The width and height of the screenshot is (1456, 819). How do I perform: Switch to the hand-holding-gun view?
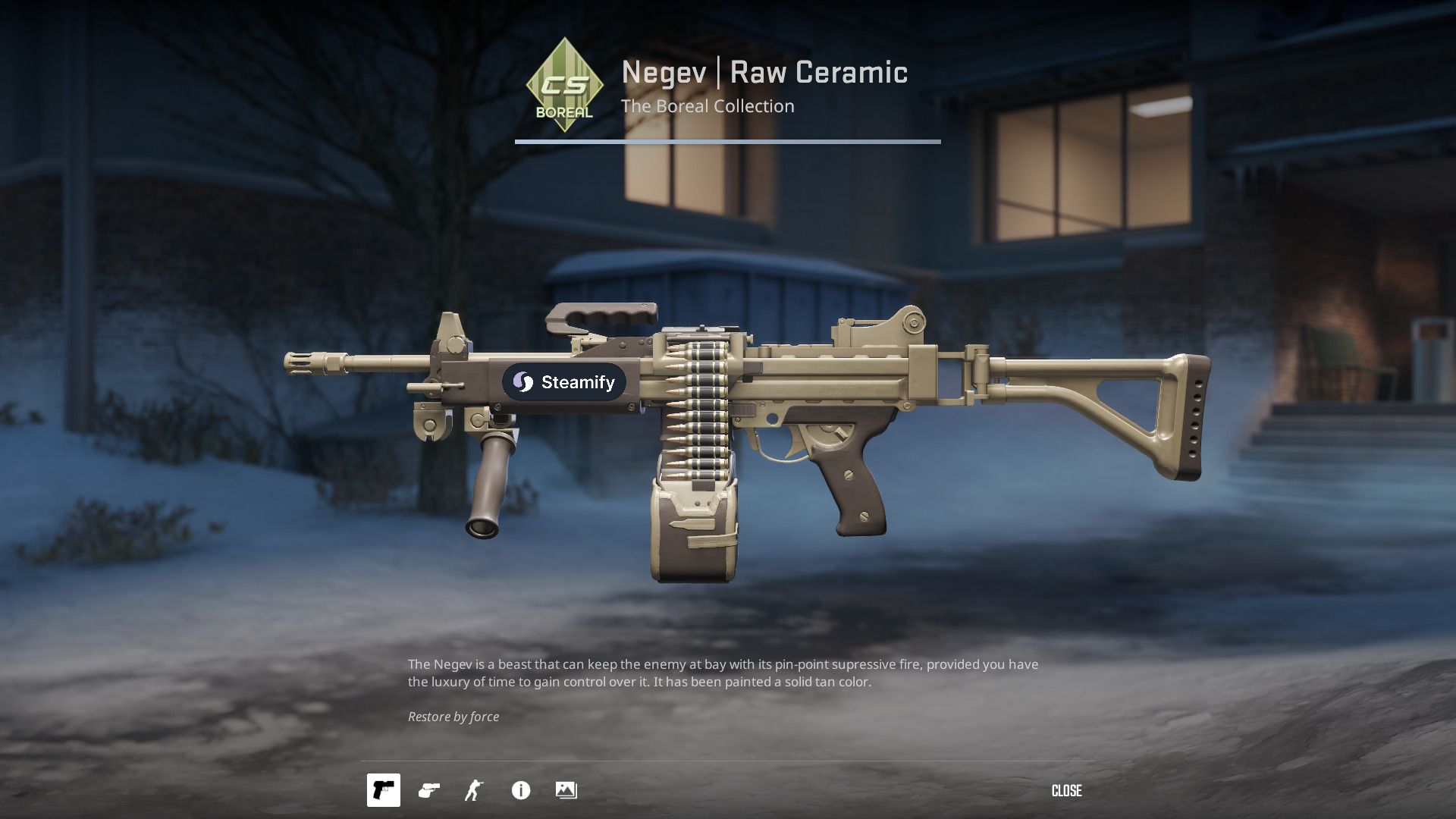point(429,790)
